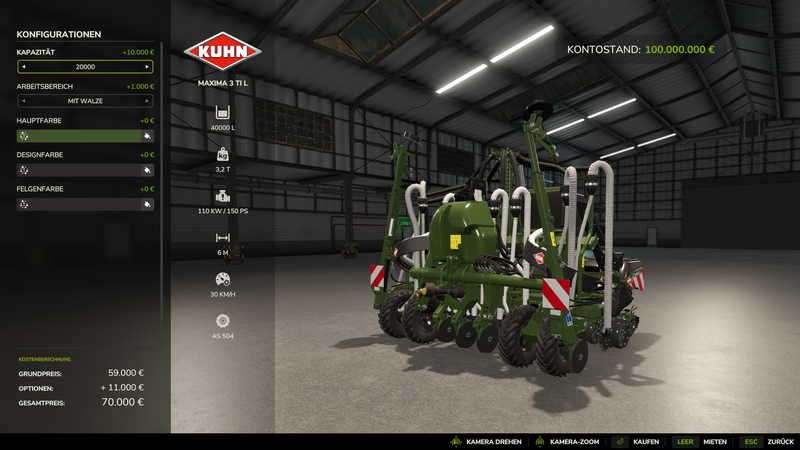The width and height of the screenshot is (800, 450).
Task: Increase Kapazität with the right arrow
Action: (x=147, y=67)
